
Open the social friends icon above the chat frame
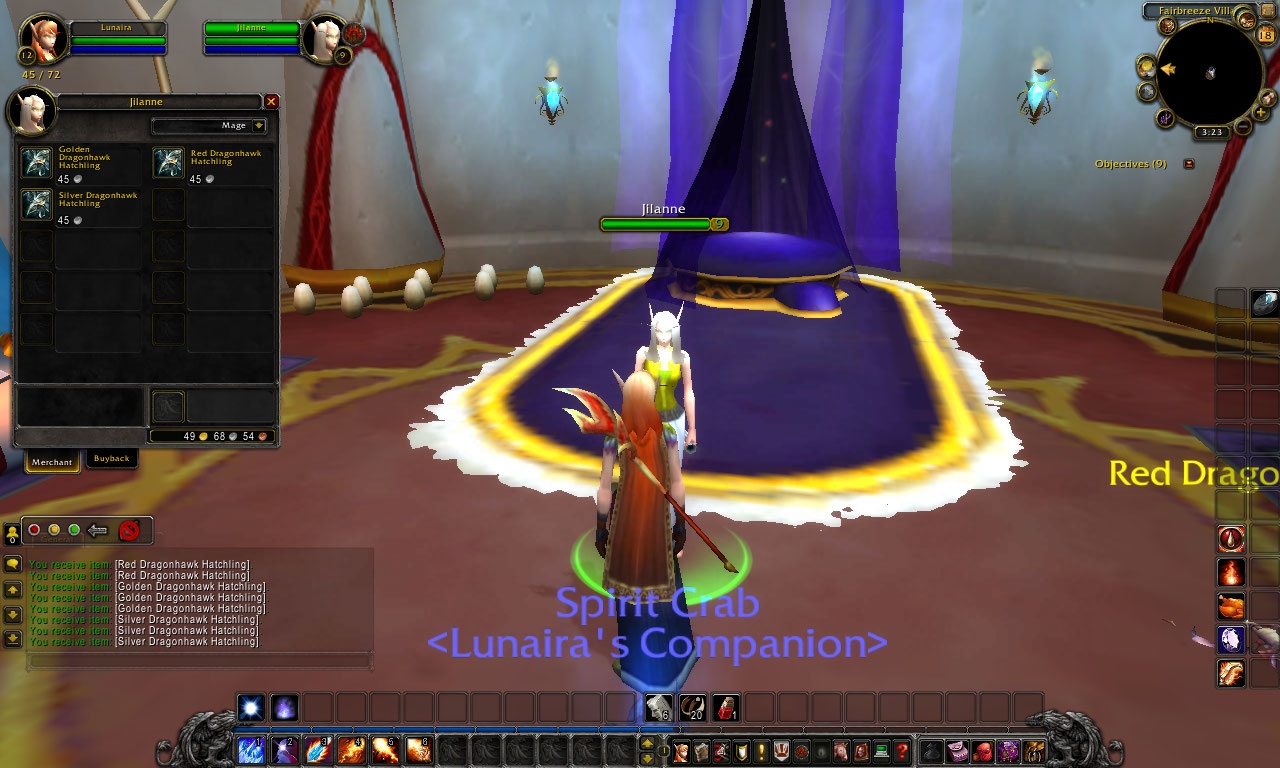(13, 531)
